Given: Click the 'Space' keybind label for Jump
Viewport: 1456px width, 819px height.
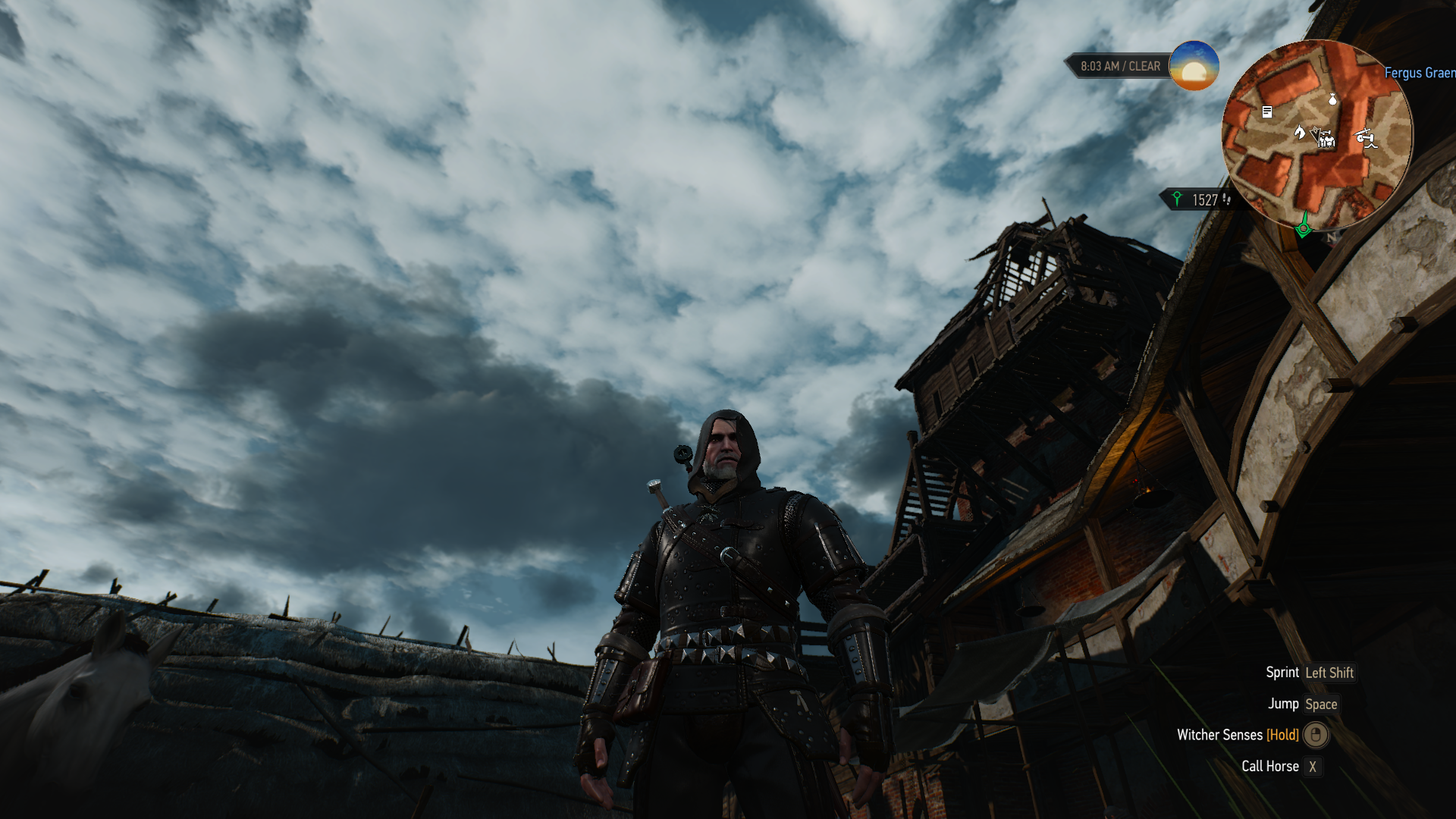Looking at the screenshot, I should (x=1322, y=704).
